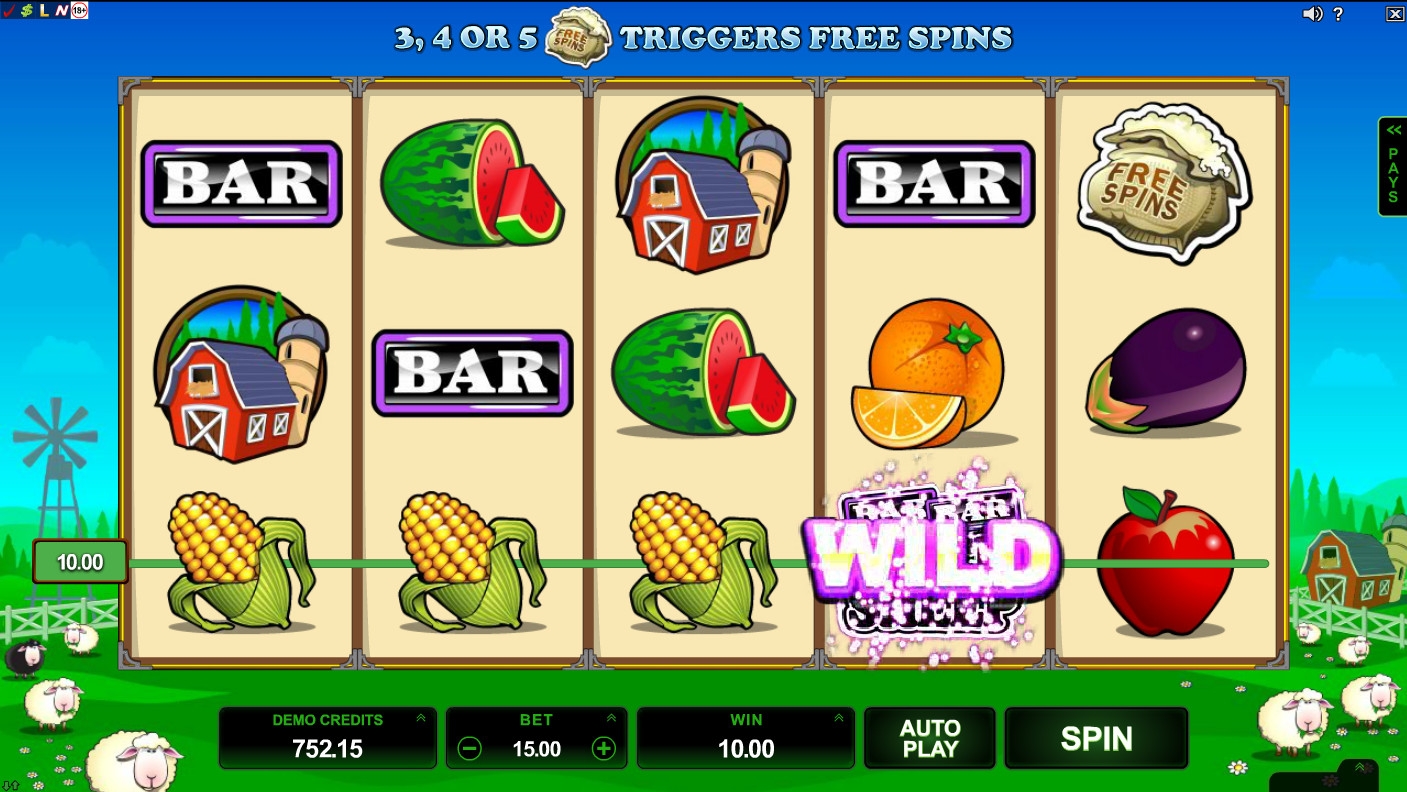Expand the Win panel arrow
This screenshot has height=792, width=1407.
pos(838,718)
